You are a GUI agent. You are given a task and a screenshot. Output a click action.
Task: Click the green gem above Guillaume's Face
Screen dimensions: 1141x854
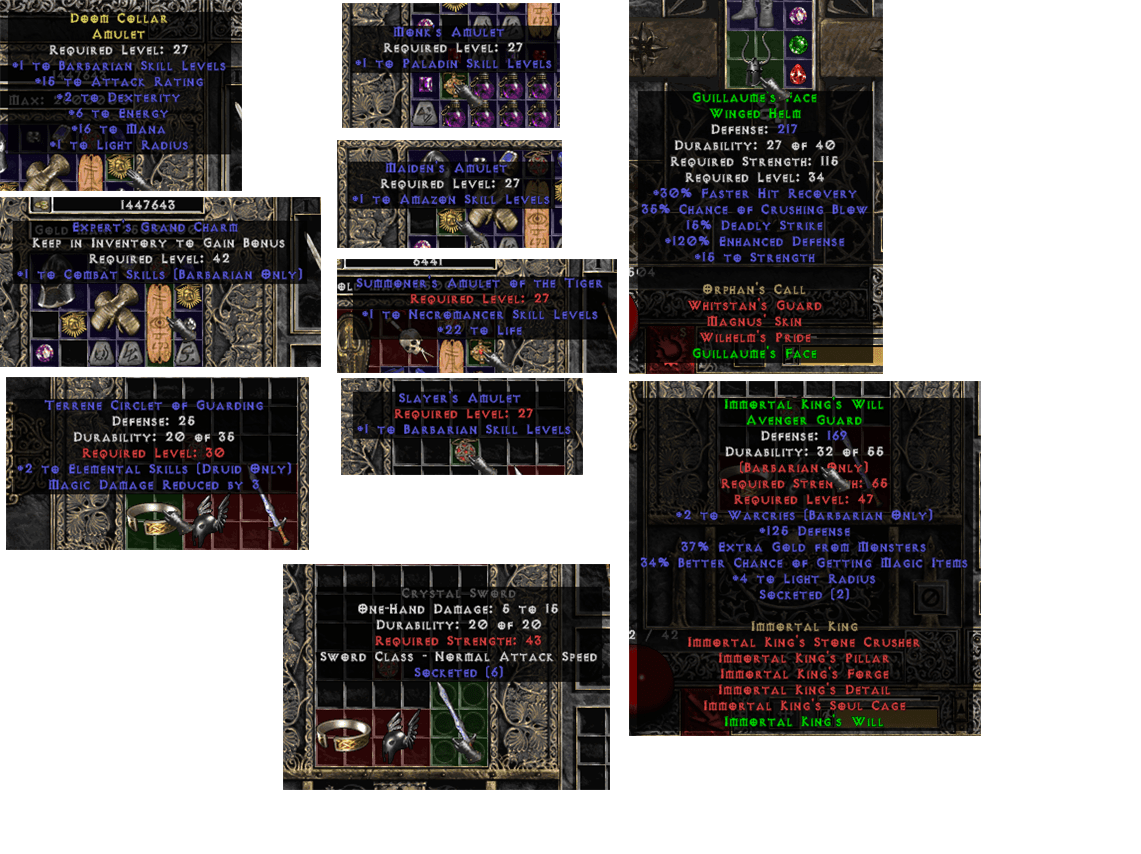(x=797, y=45)
